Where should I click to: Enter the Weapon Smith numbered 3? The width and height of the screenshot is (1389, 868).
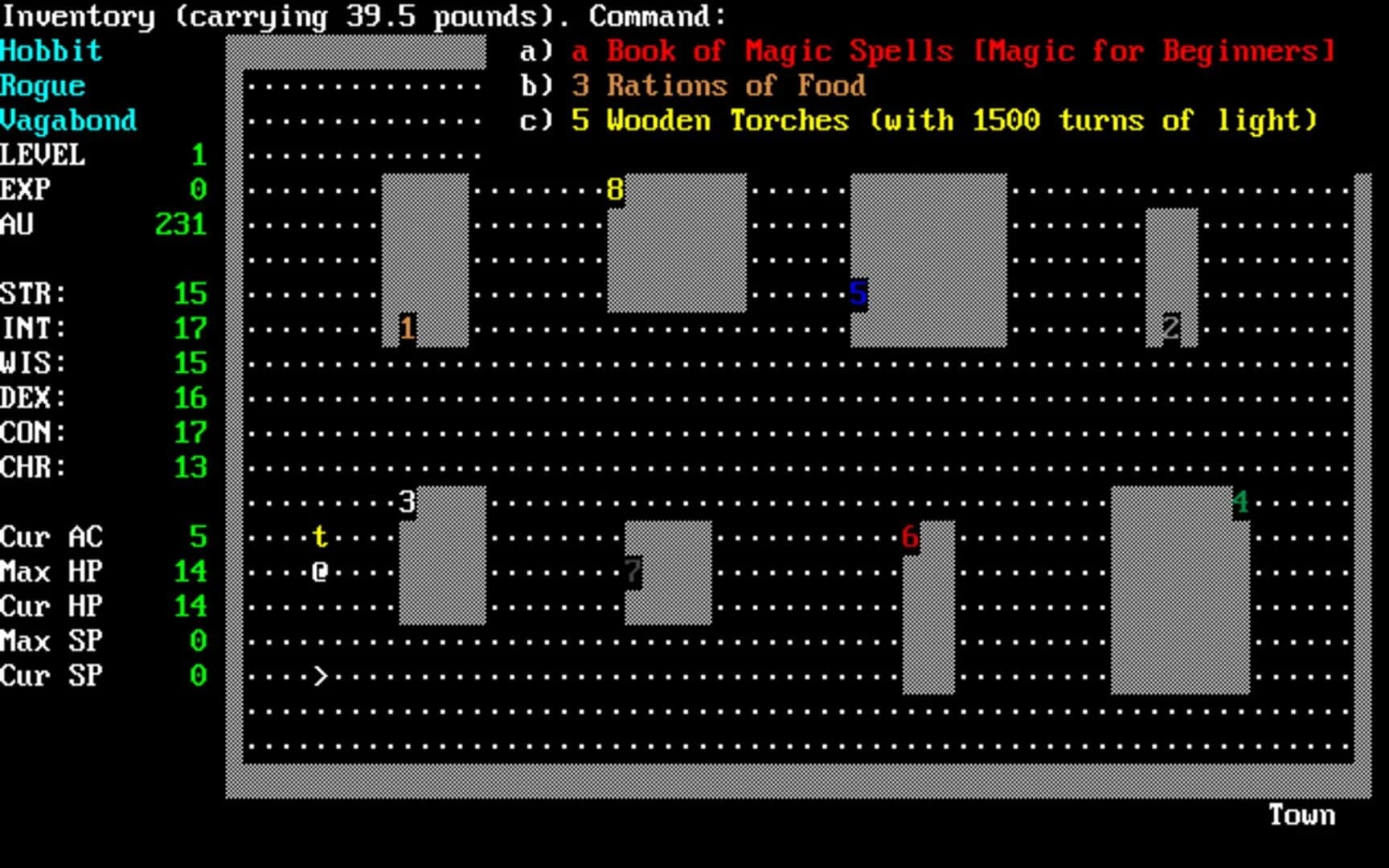406,501
